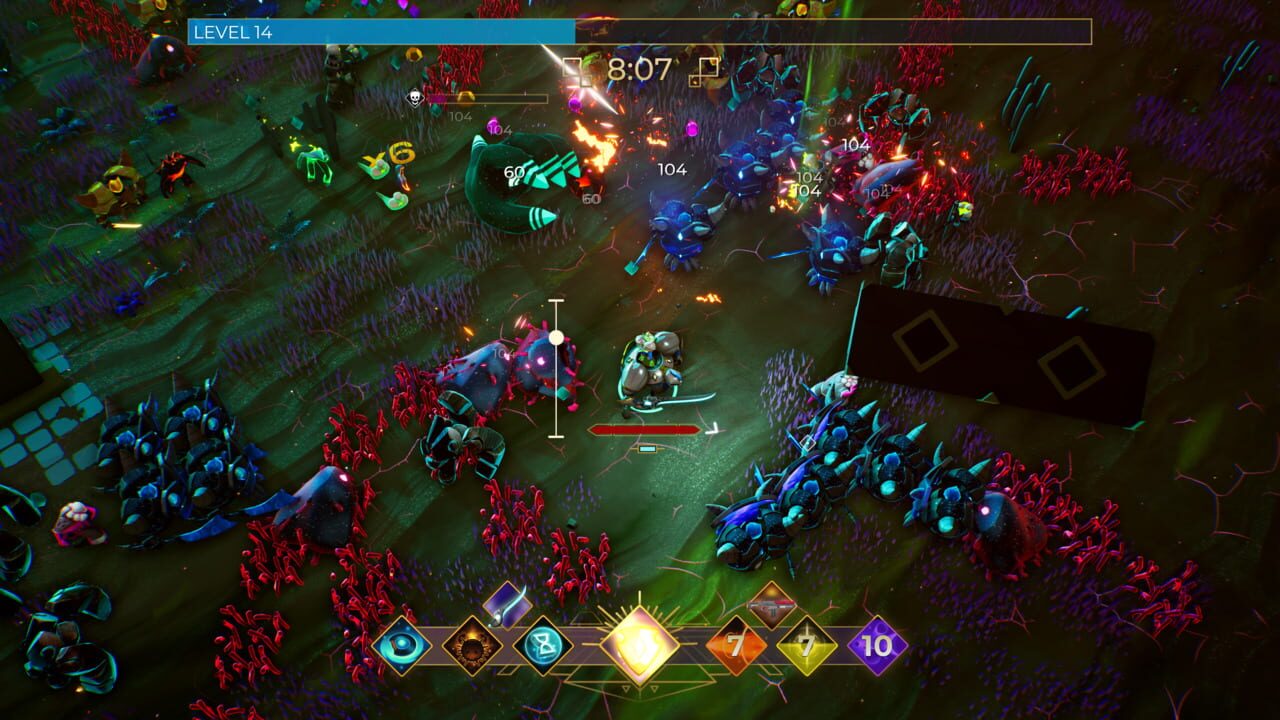The image size is (1280, 720).
Task: Select the red diamond showing 7
Action: (735, 644)
